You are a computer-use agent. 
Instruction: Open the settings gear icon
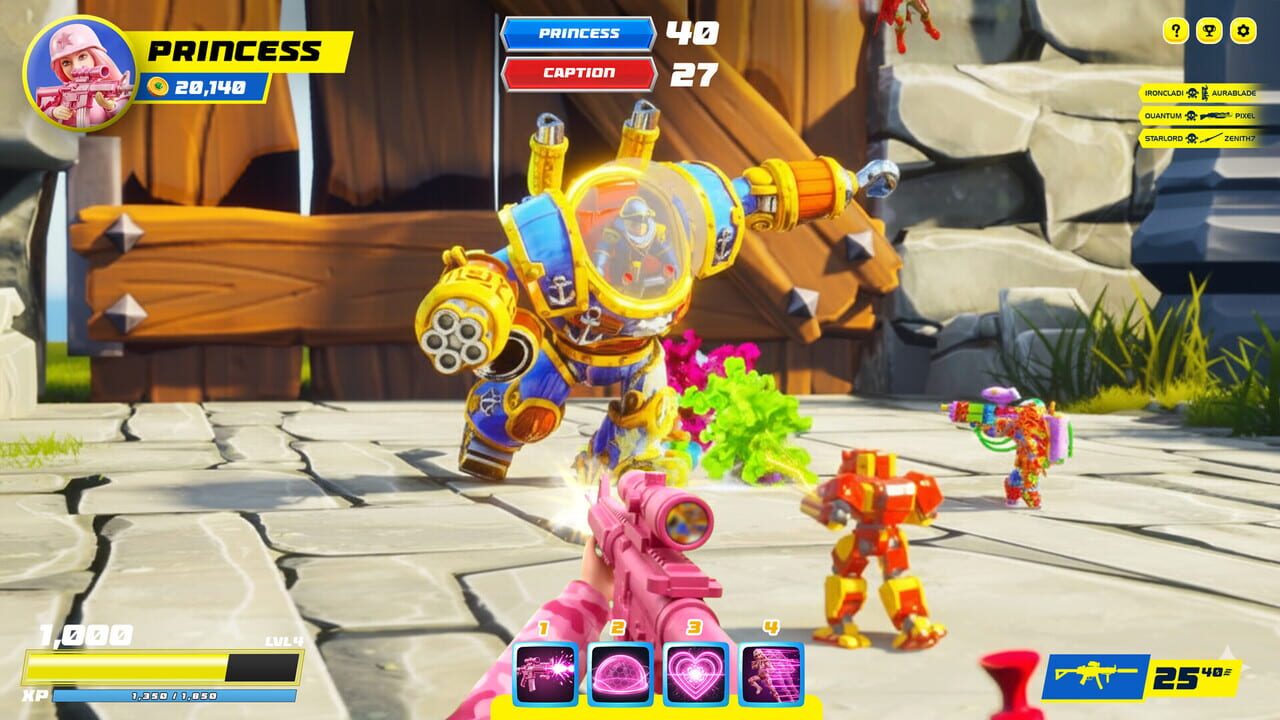[x=1240, y=31]
